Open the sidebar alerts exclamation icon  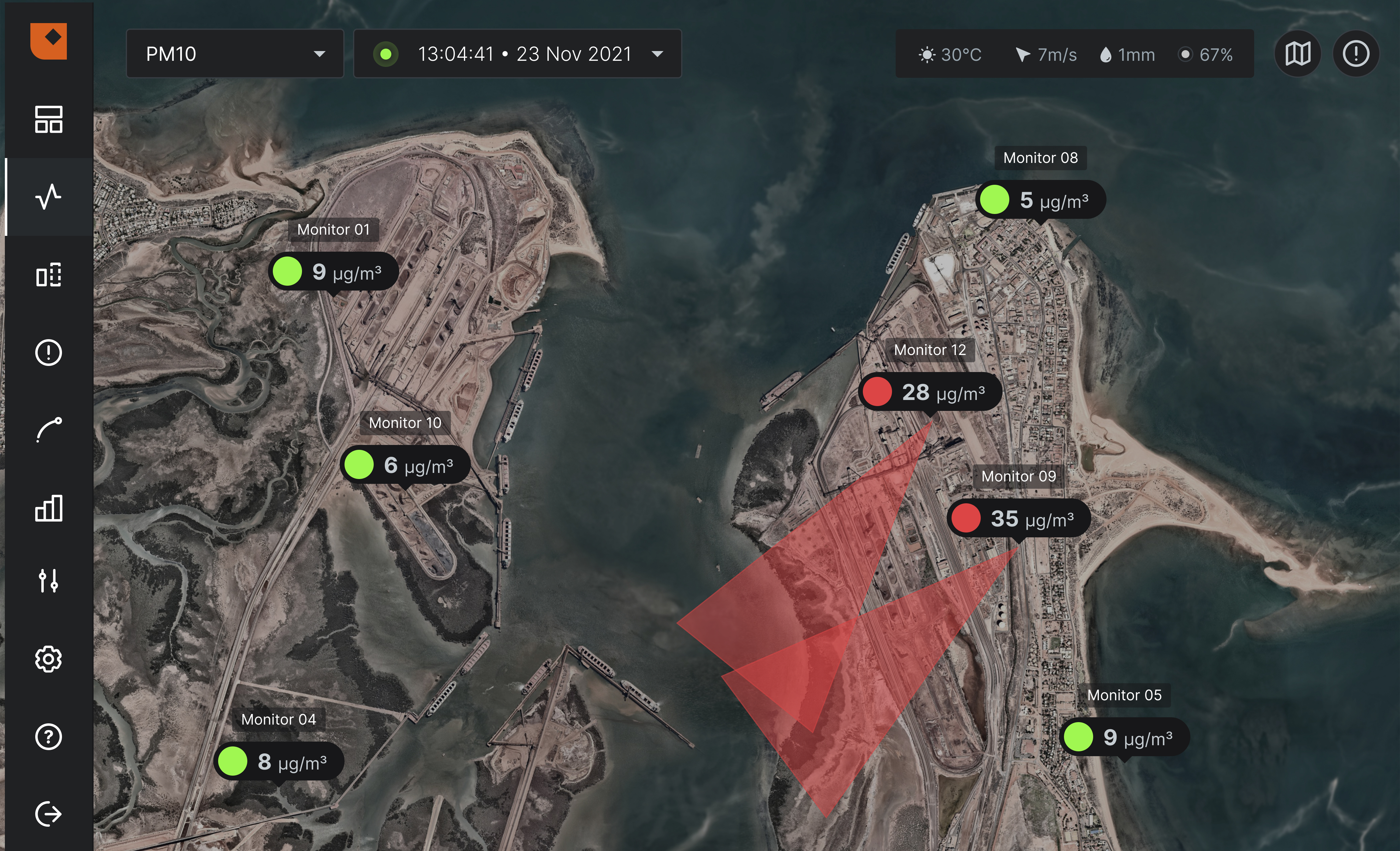(x=49, y=353)
